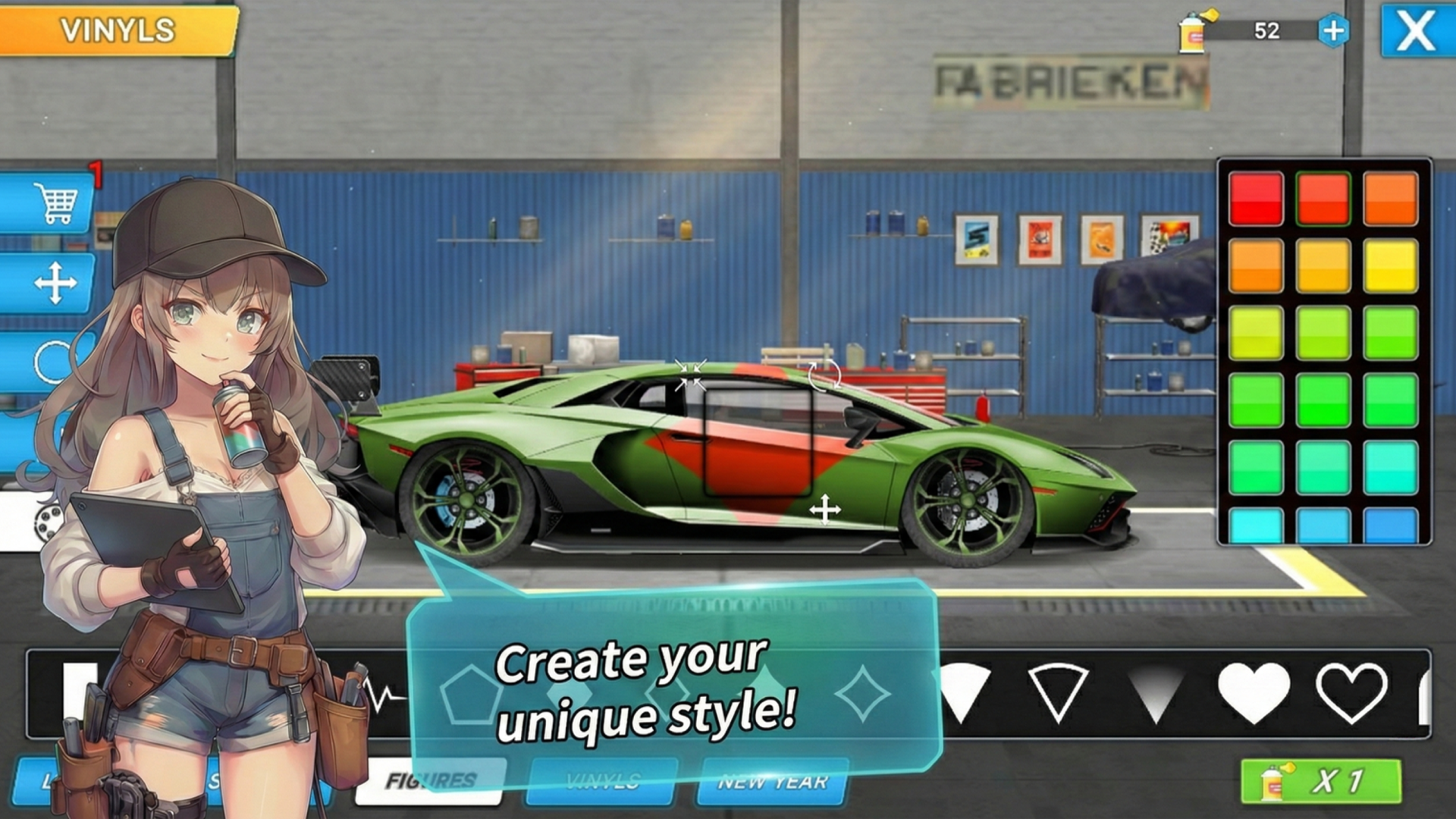Screen dimensions: 1456x819
Task: Switch to the New Year tab
Action: point(772,781)
